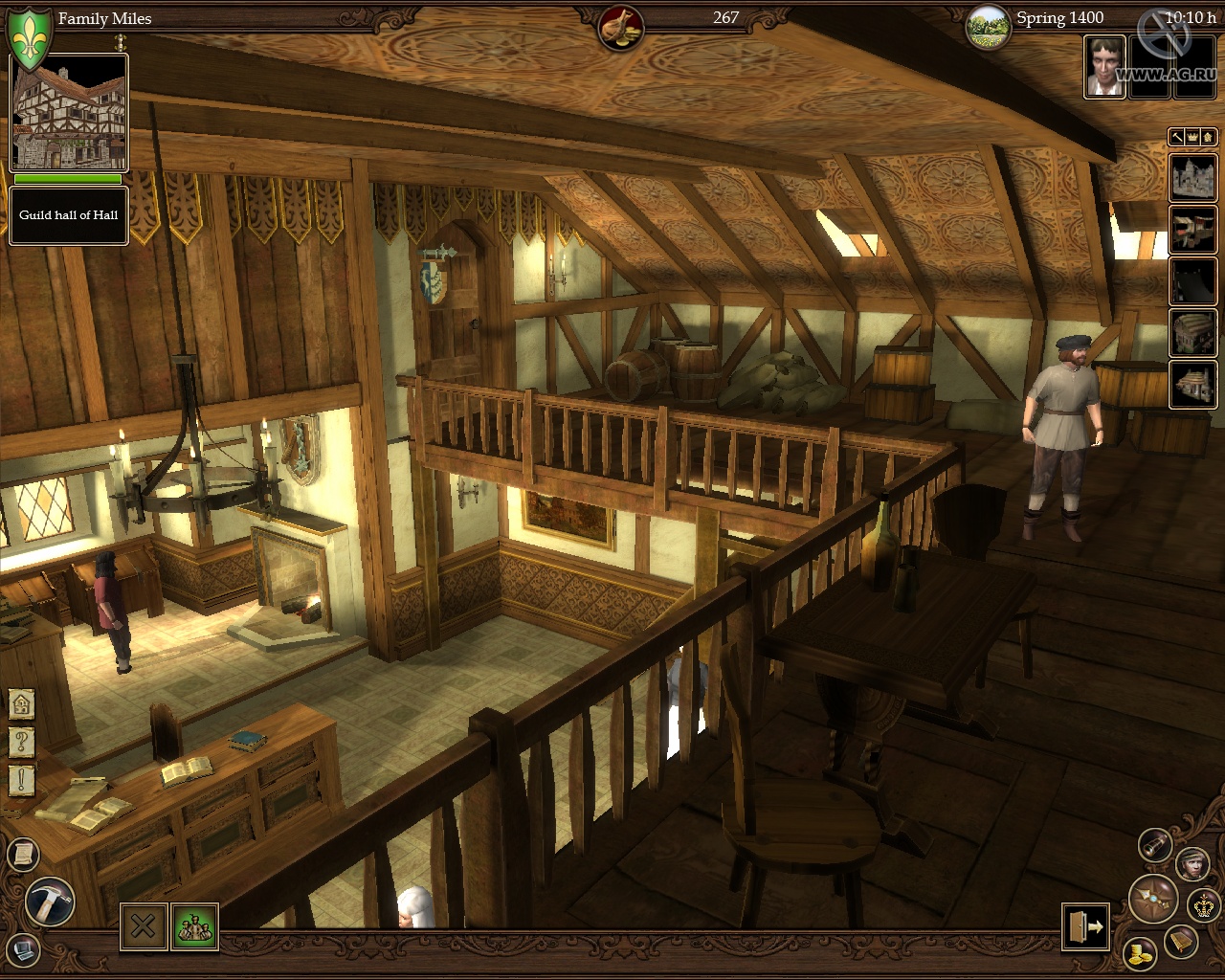Open the compass navigation control
The width and height of the screenshot is (1225, 980).
1154,900
